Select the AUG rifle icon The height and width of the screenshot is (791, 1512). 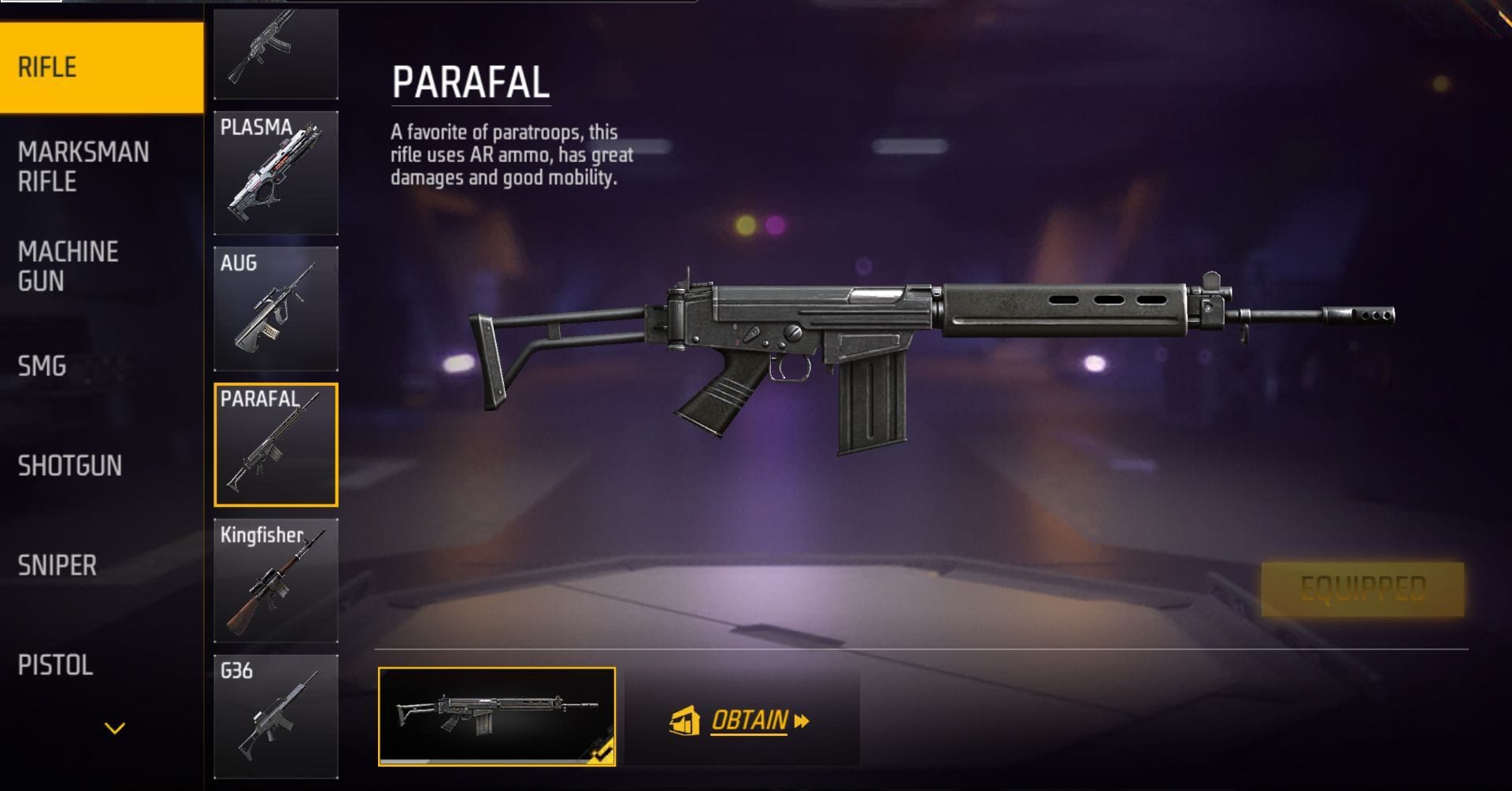[x=276, y=307]
